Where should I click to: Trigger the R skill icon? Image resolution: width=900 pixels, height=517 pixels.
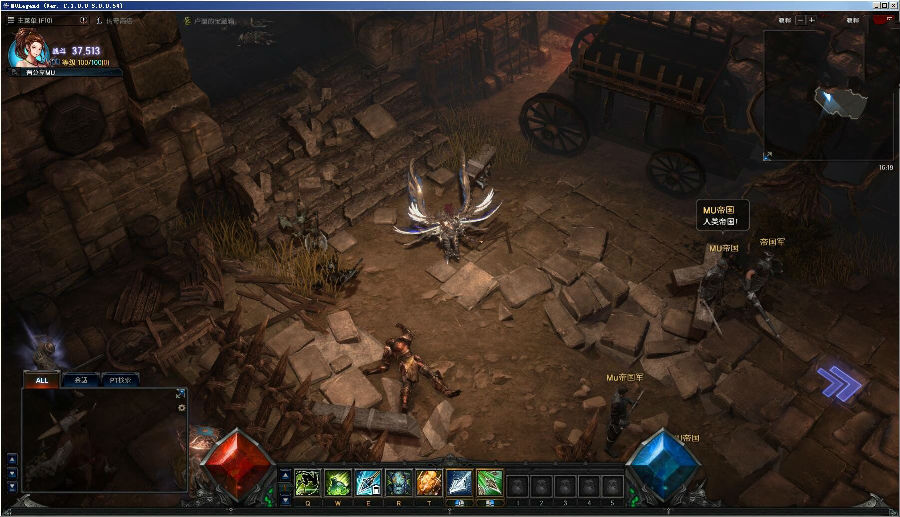pos(398,484)
